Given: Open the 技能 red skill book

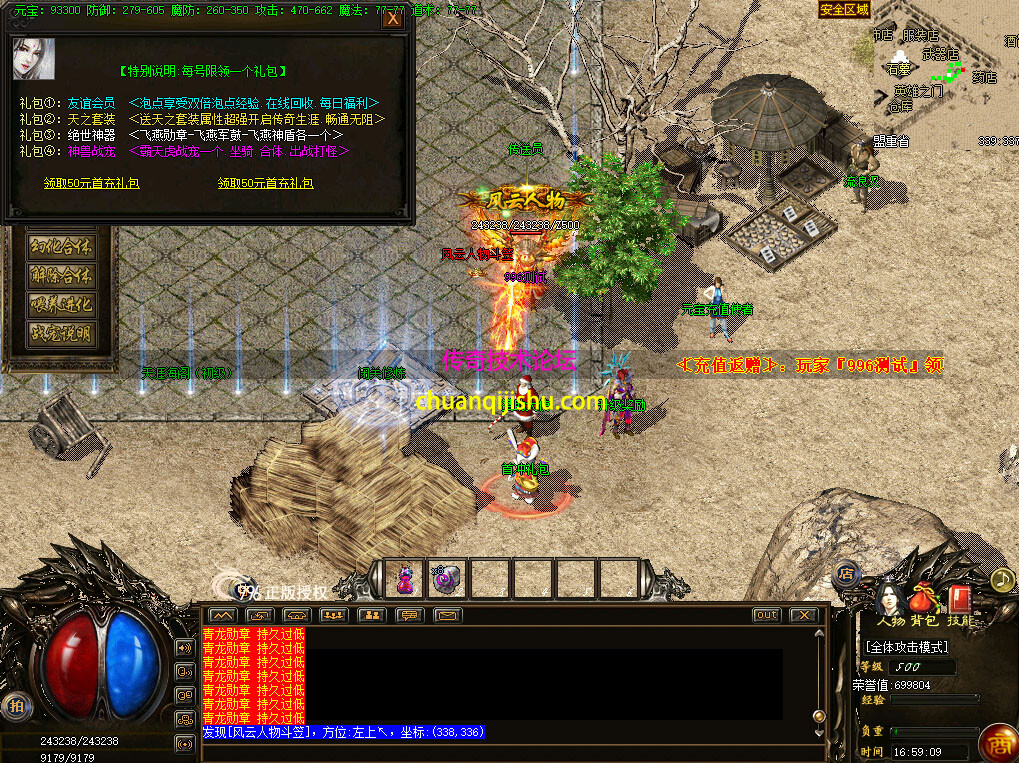Looking at the screenshot, I should pos(959,600).
